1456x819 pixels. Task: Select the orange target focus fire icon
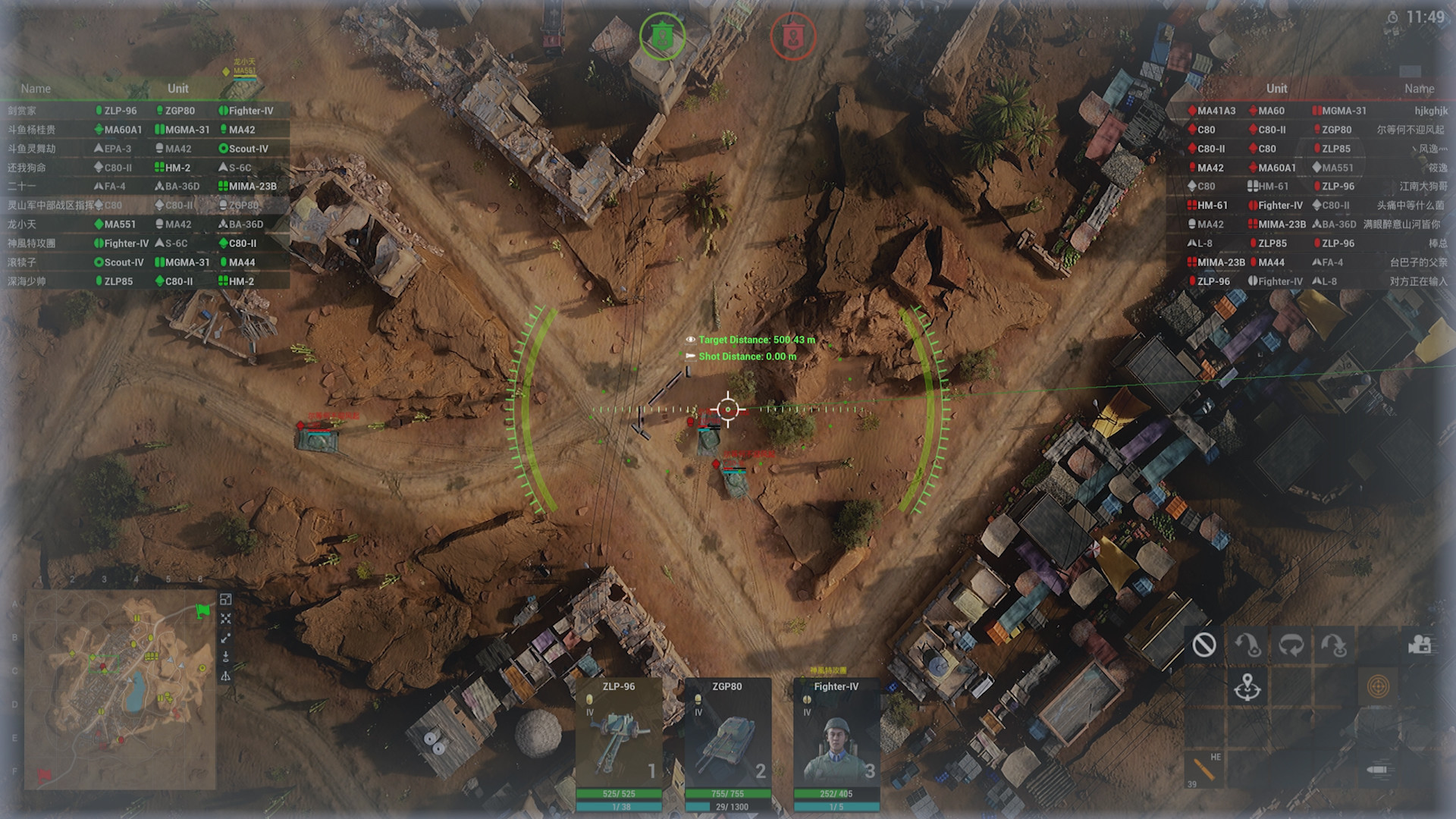click(1377, 688)
